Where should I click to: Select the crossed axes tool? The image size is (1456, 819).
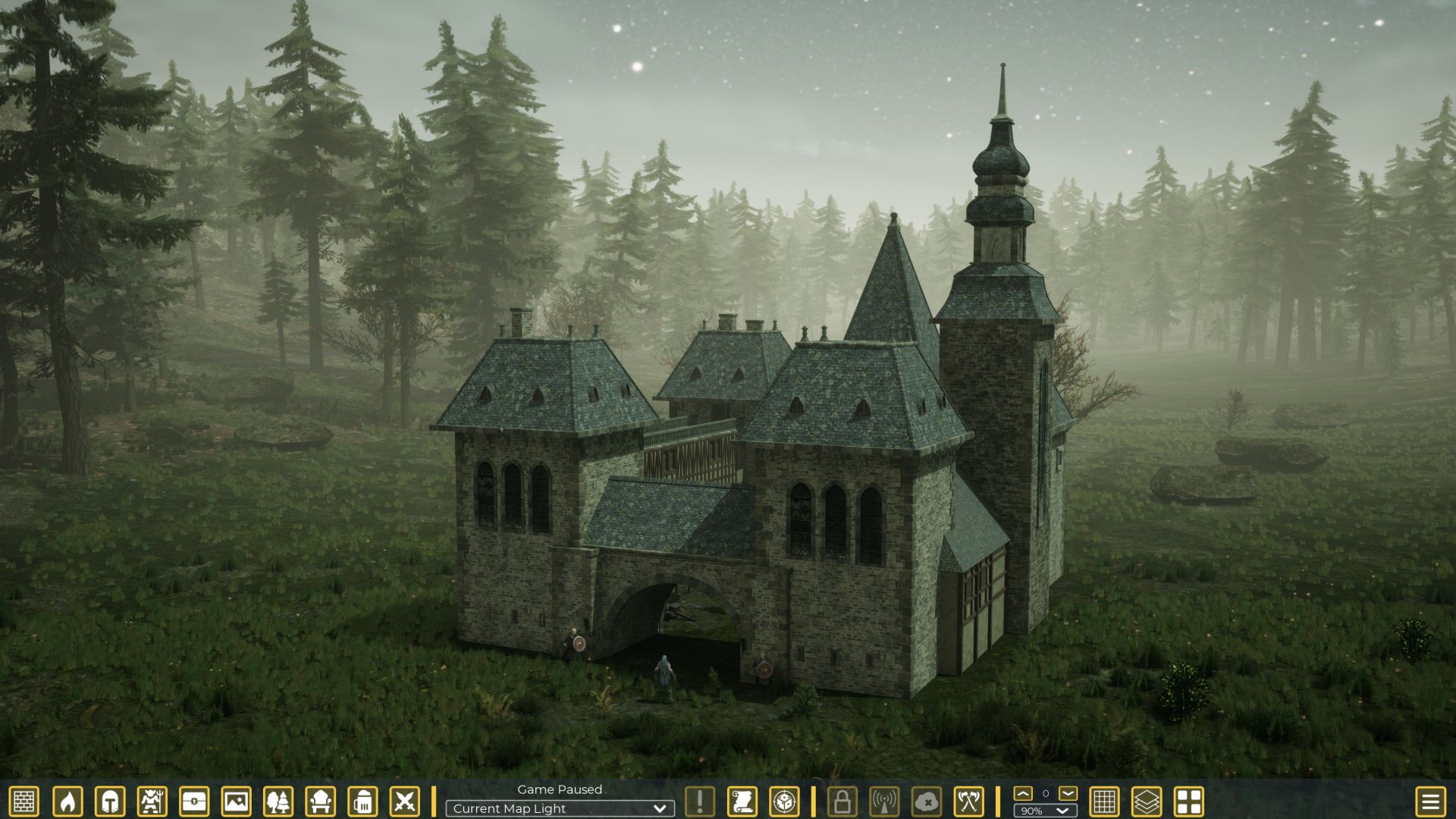coord(968,802)
